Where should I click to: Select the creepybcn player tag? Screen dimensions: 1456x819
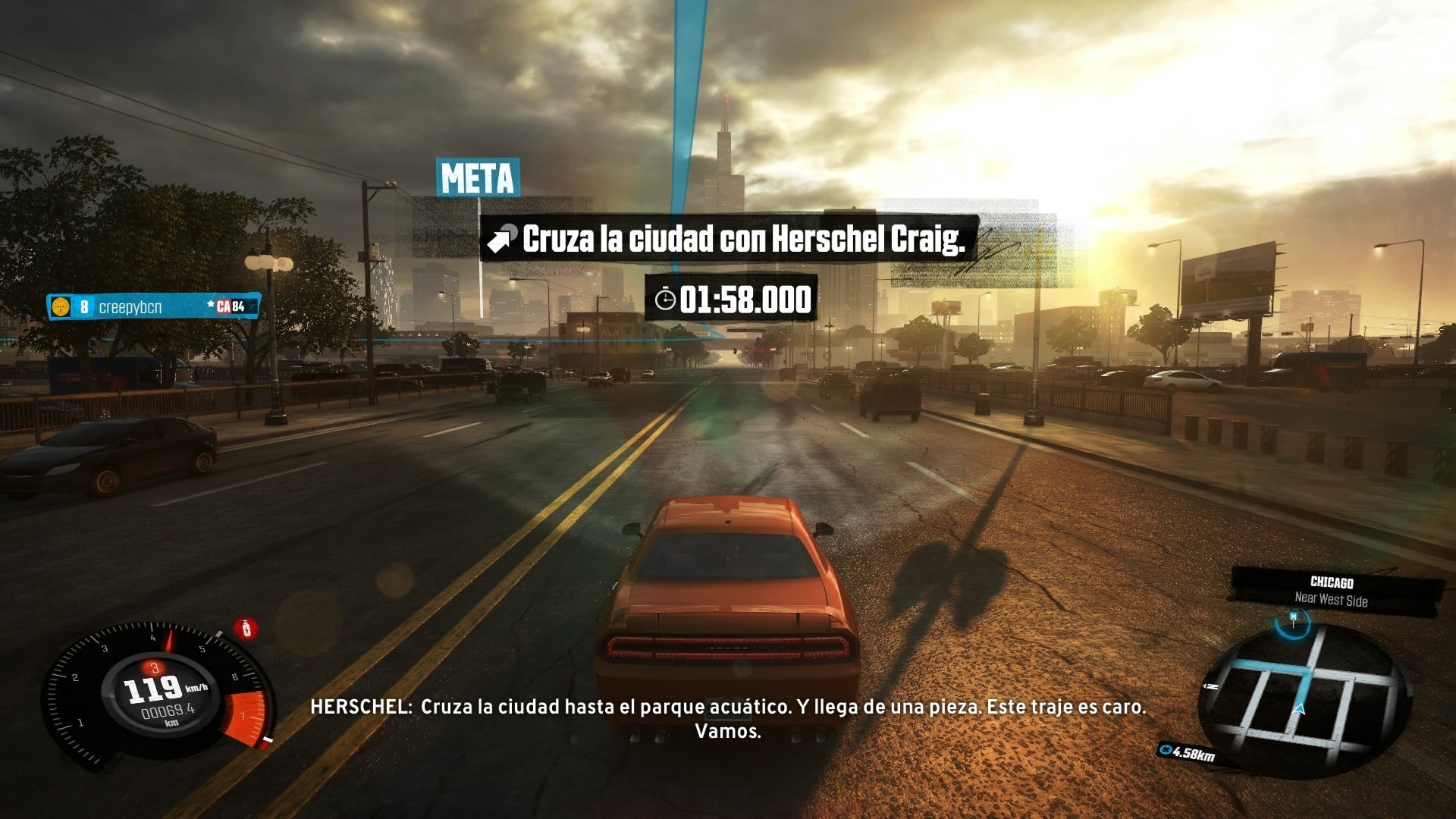153,306
